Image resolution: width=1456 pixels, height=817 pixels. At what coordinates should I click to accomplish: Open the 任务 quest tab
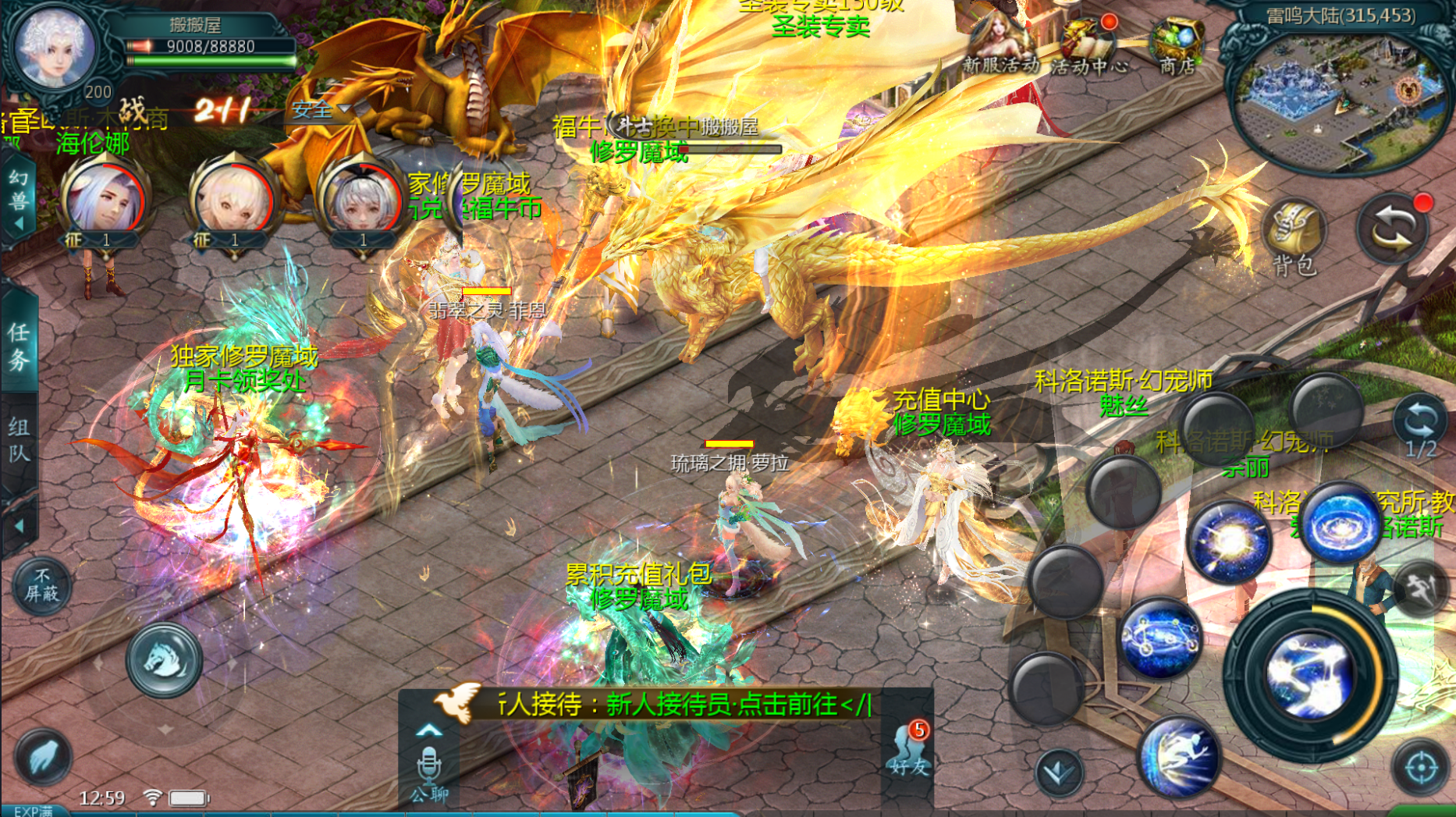pyautogui.click(x=19, y=345)
